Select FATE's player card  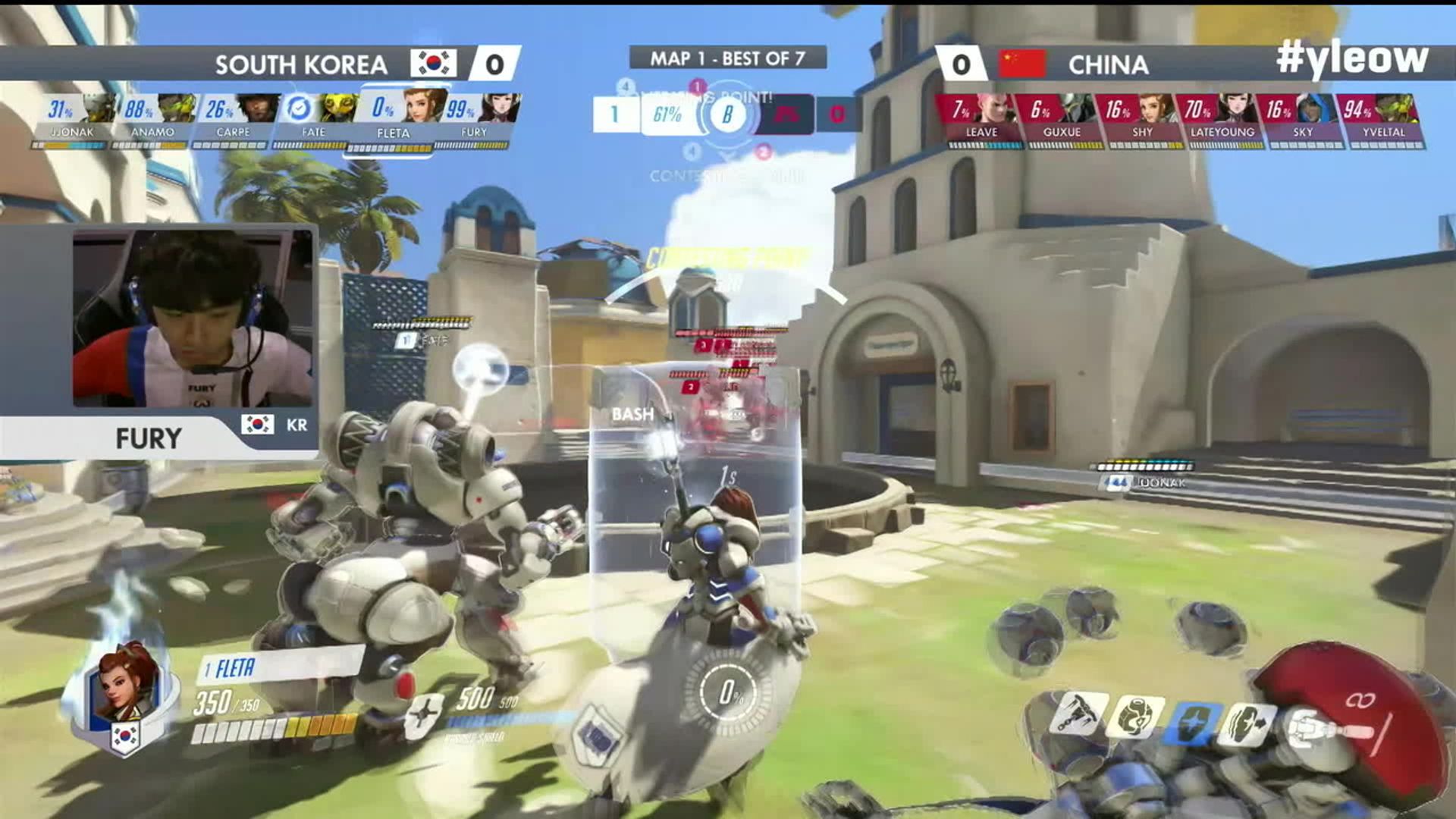314,119
